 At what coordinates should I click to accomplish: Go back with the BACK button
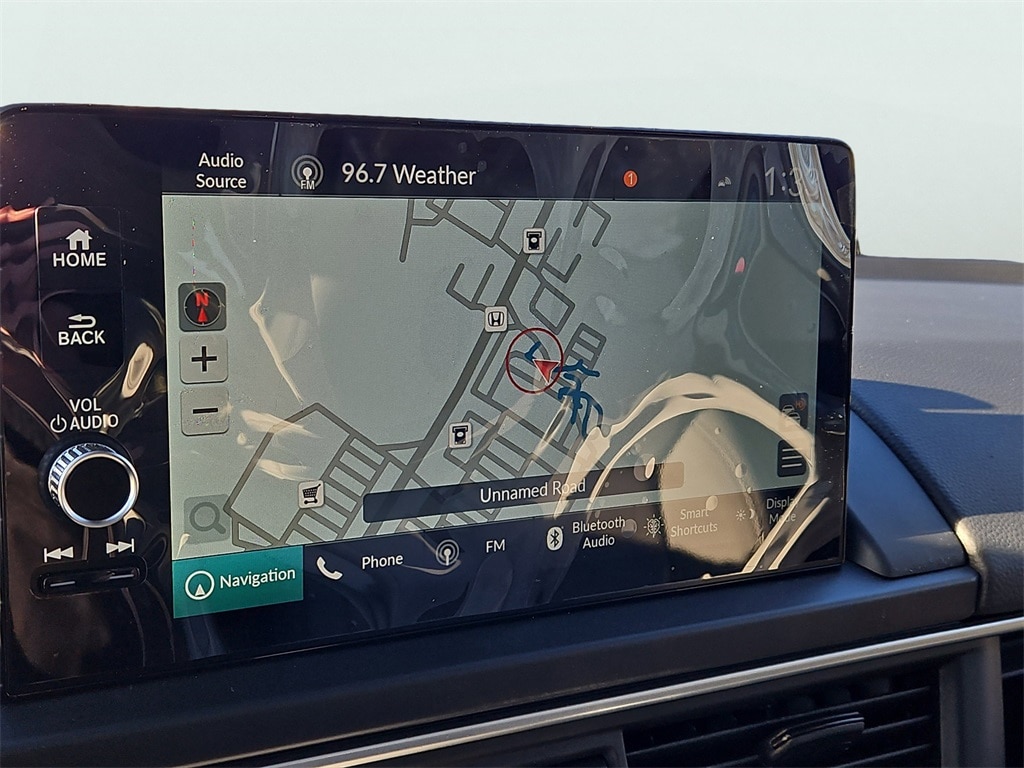pyautogui.click(x=81, y=330)
